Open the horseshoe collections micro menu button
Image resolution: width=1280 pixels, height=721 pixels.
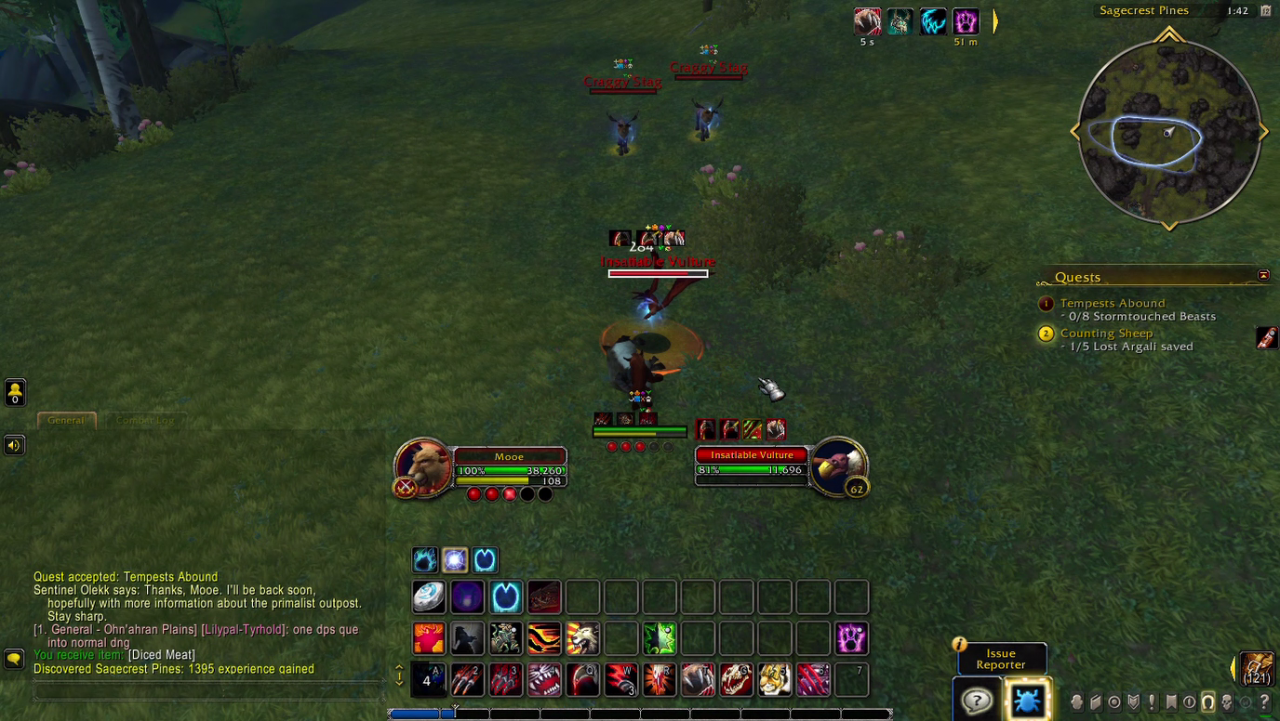click(x=1208, y=702)
